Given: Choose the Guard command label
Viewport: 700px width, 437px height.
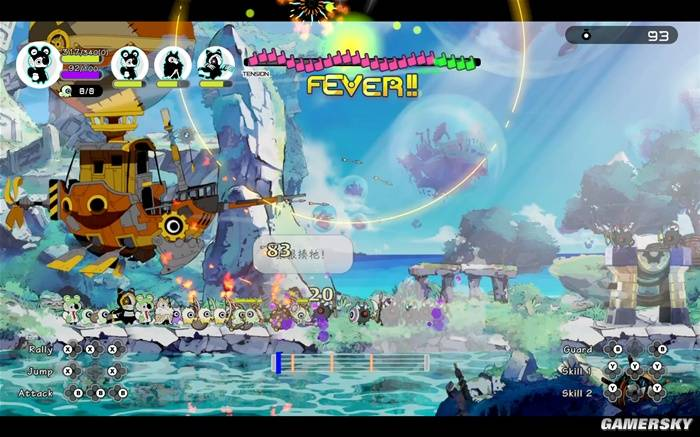Looking at the screenshot, I should point(577,349).
